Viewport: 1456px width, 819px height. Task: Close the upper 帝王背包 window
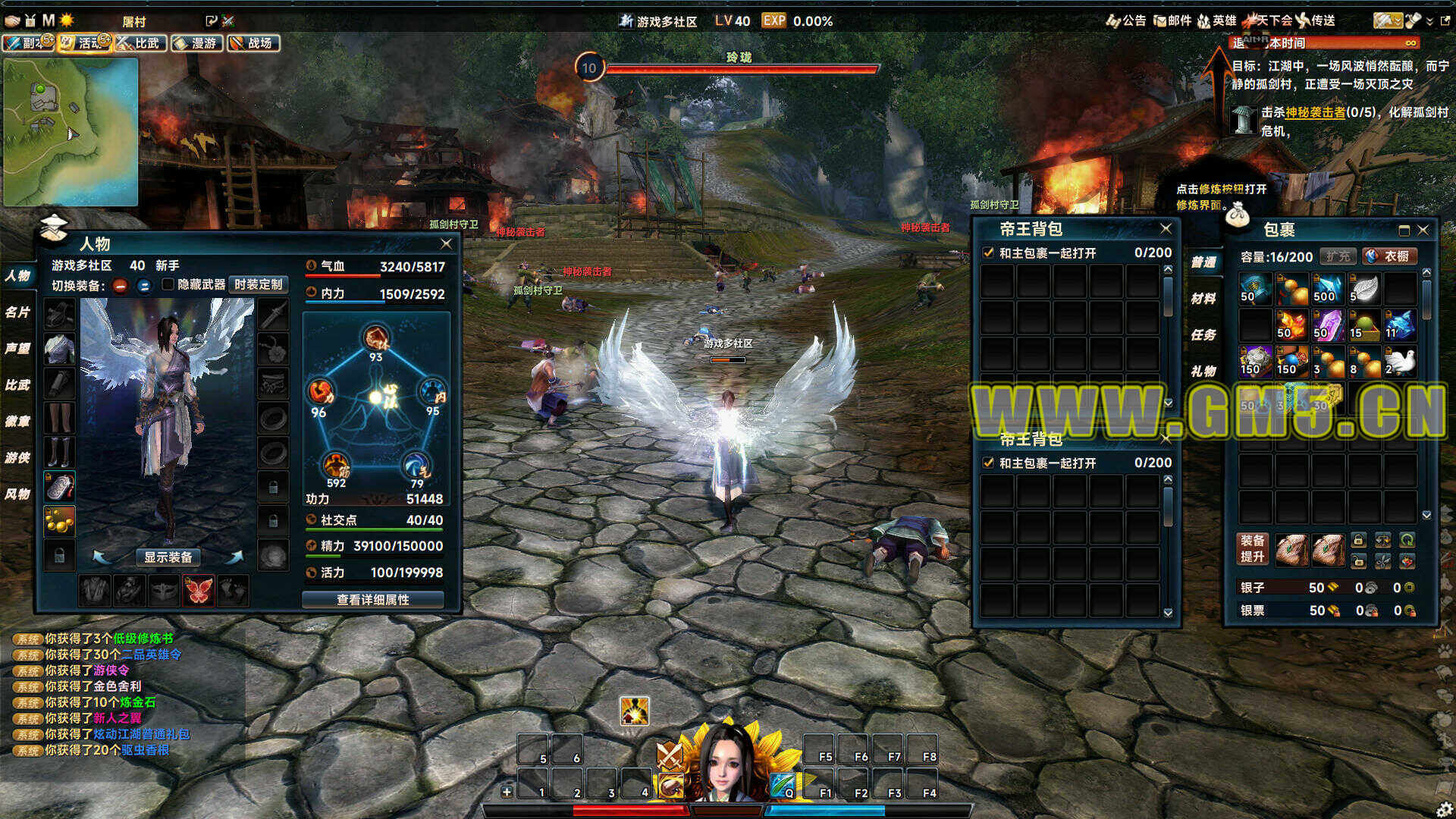click(x=1166, y=228)
